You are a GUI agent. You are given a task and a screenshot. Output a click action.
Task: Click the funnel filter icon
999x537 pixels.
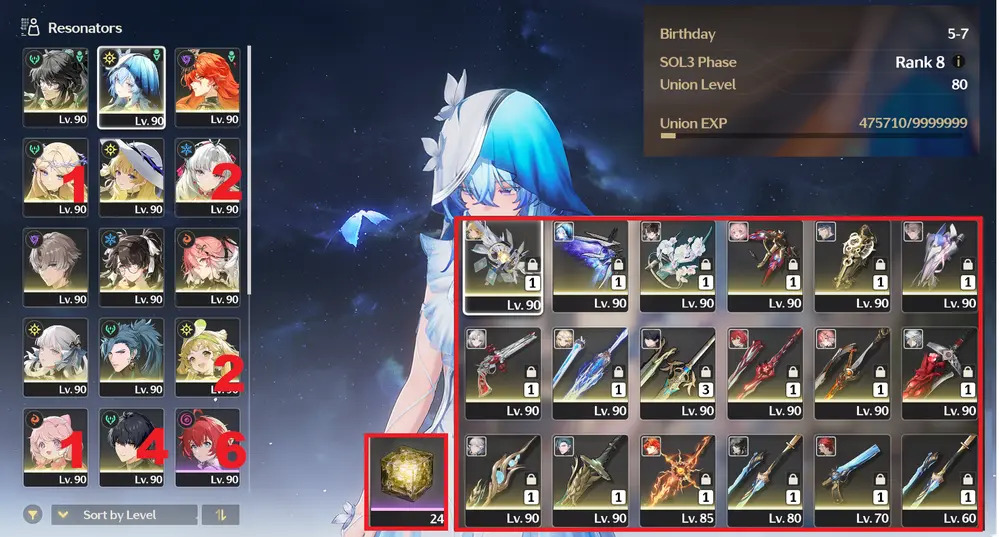pyautogui.click(x=33, y=515)
